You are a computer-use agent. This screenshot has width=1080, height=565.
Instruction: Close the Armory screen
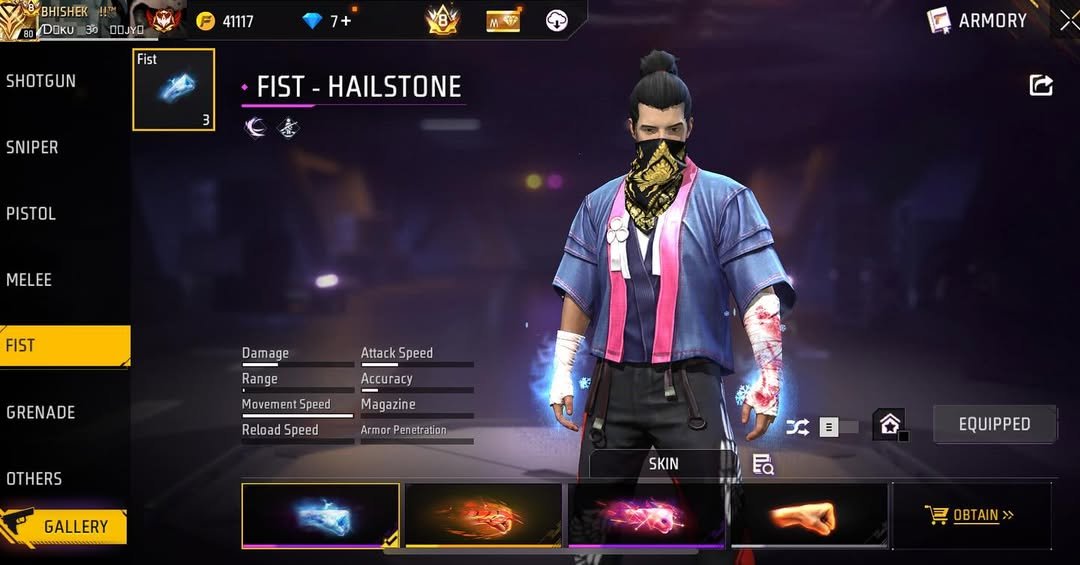pyautogui.click(x=1068, y=20)
